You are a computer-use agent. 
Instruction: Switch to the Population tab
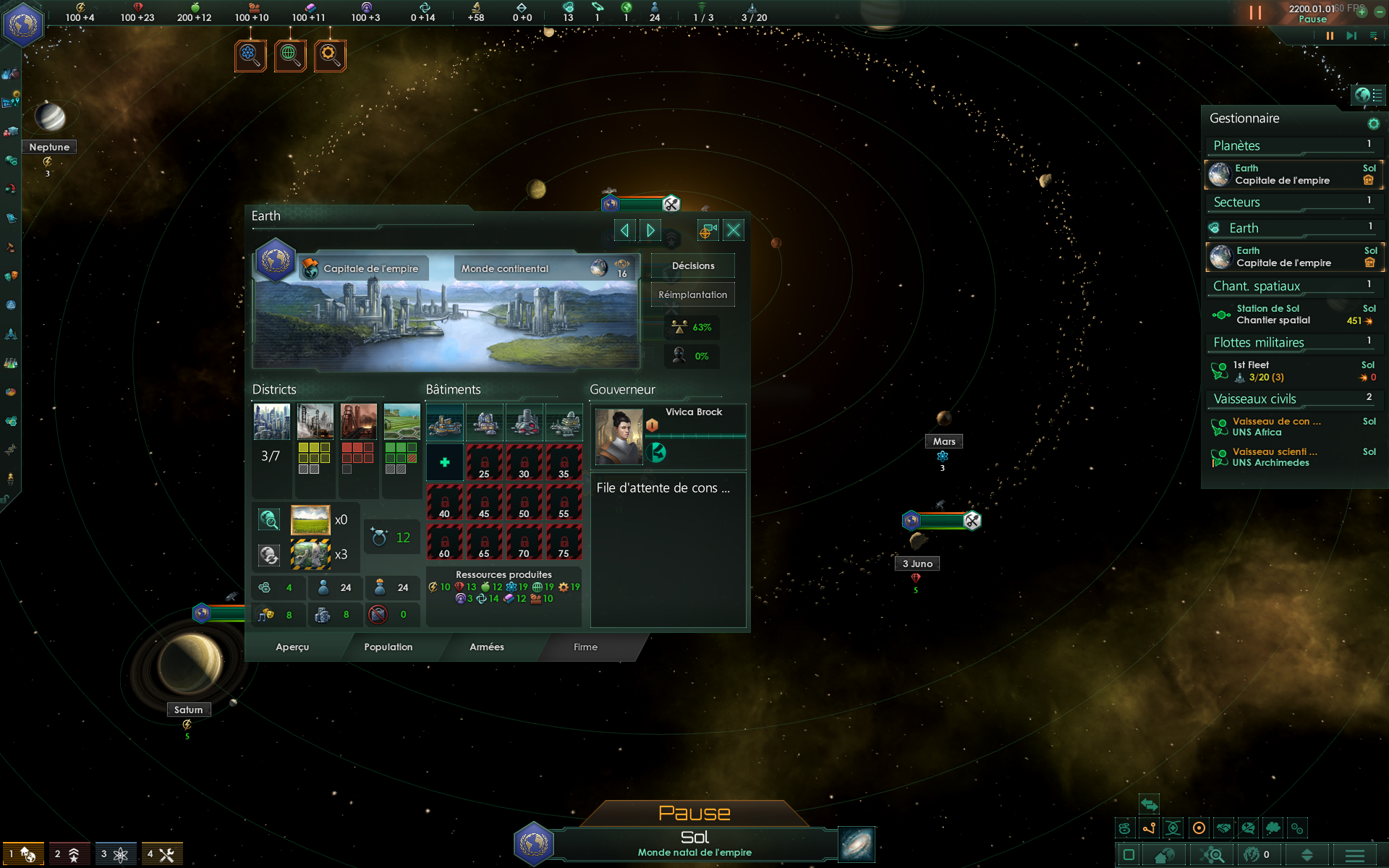[388, 647]
